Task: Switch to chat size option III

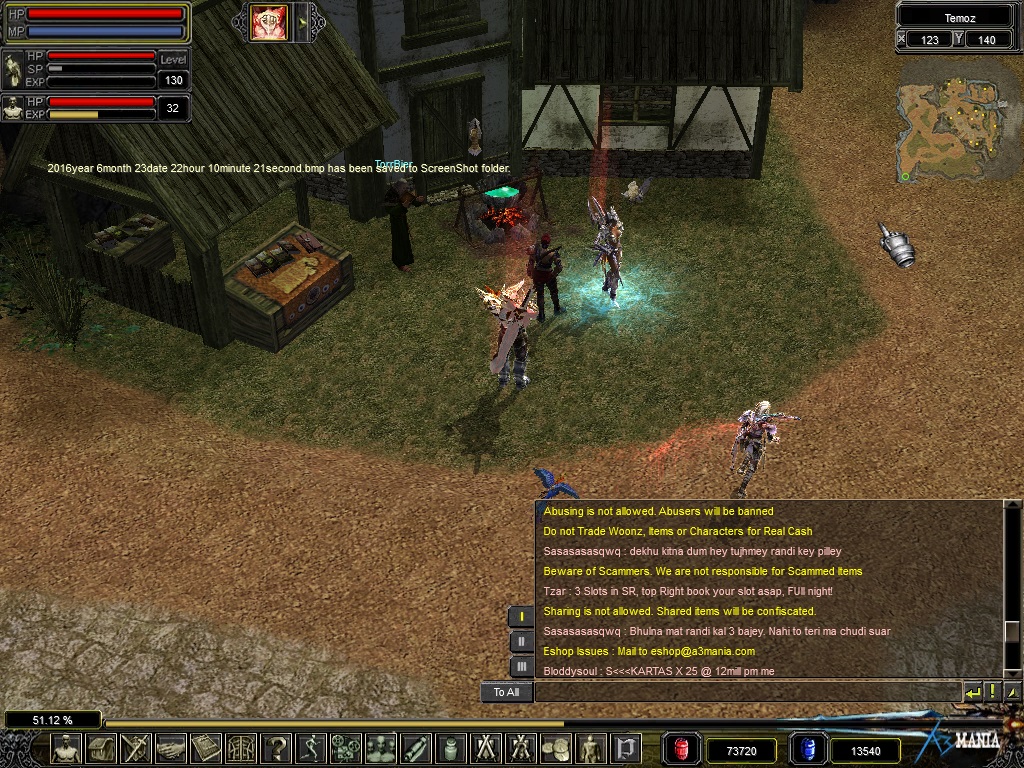Action: (521, 666)
